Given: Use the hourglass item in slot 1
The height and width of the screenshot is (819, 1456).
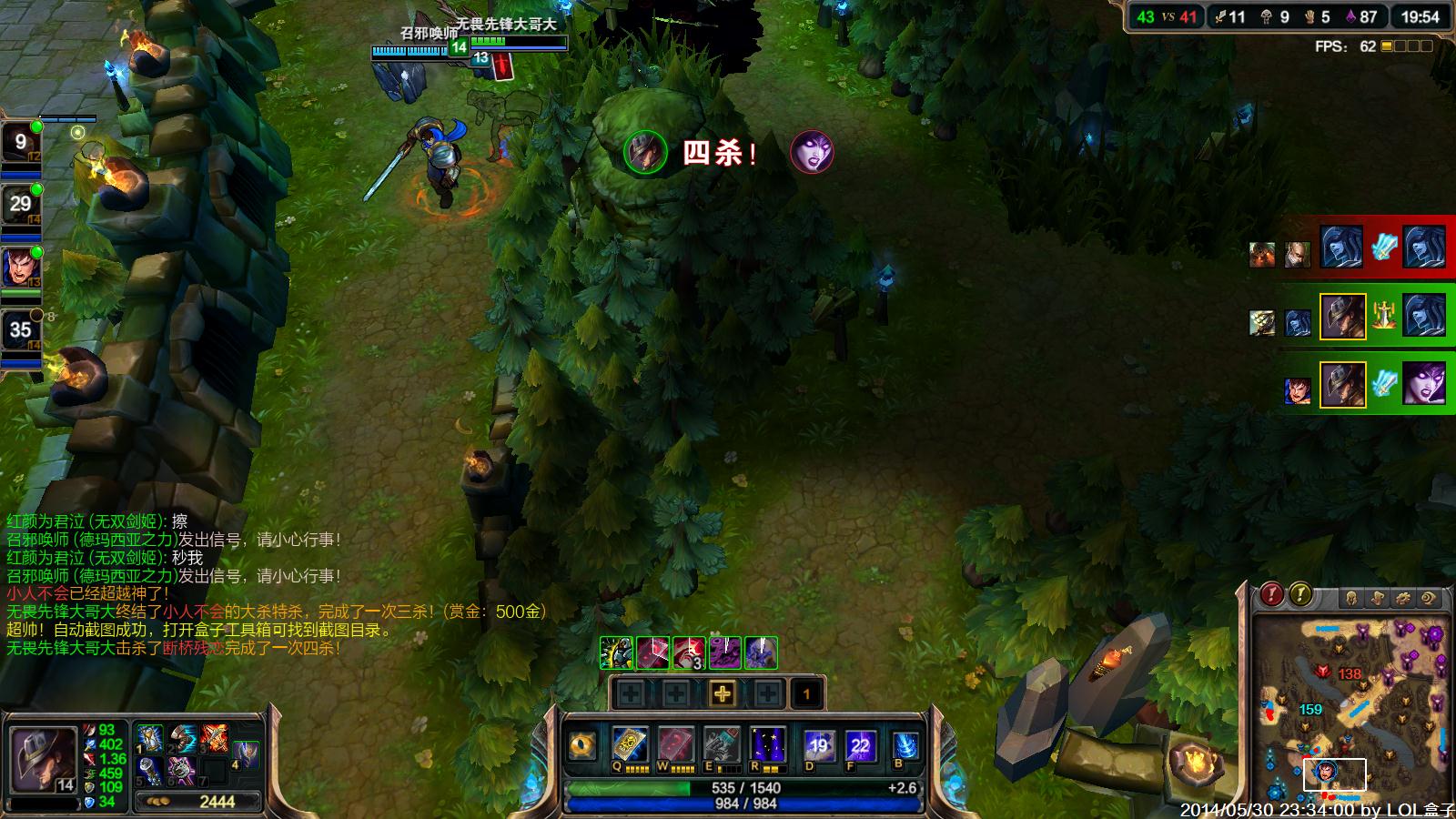Looking at the screenshot, I should pos(150,738).
